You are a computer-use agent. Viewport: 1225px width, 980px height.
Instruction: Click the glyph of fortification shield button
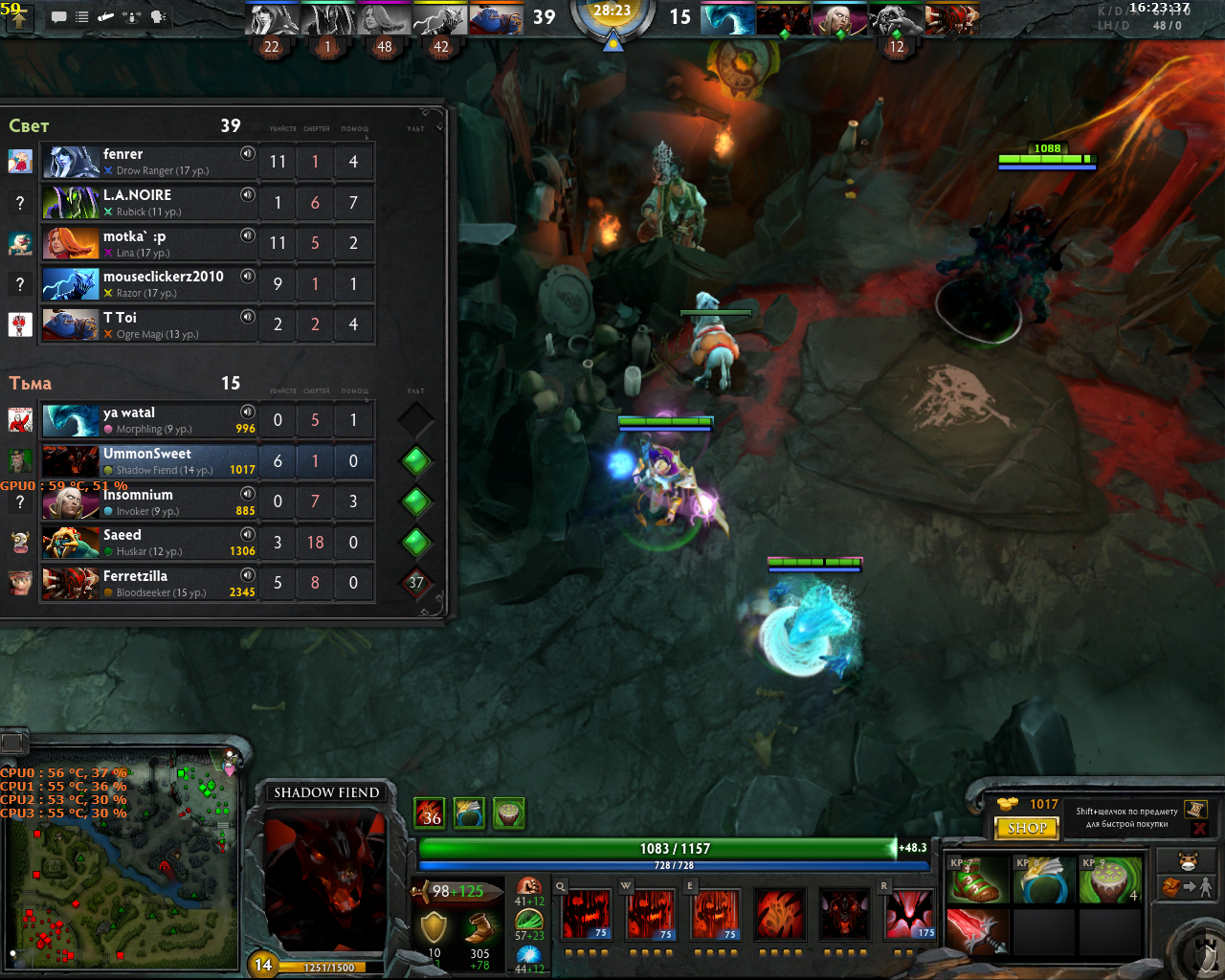tap(1202, 952)
